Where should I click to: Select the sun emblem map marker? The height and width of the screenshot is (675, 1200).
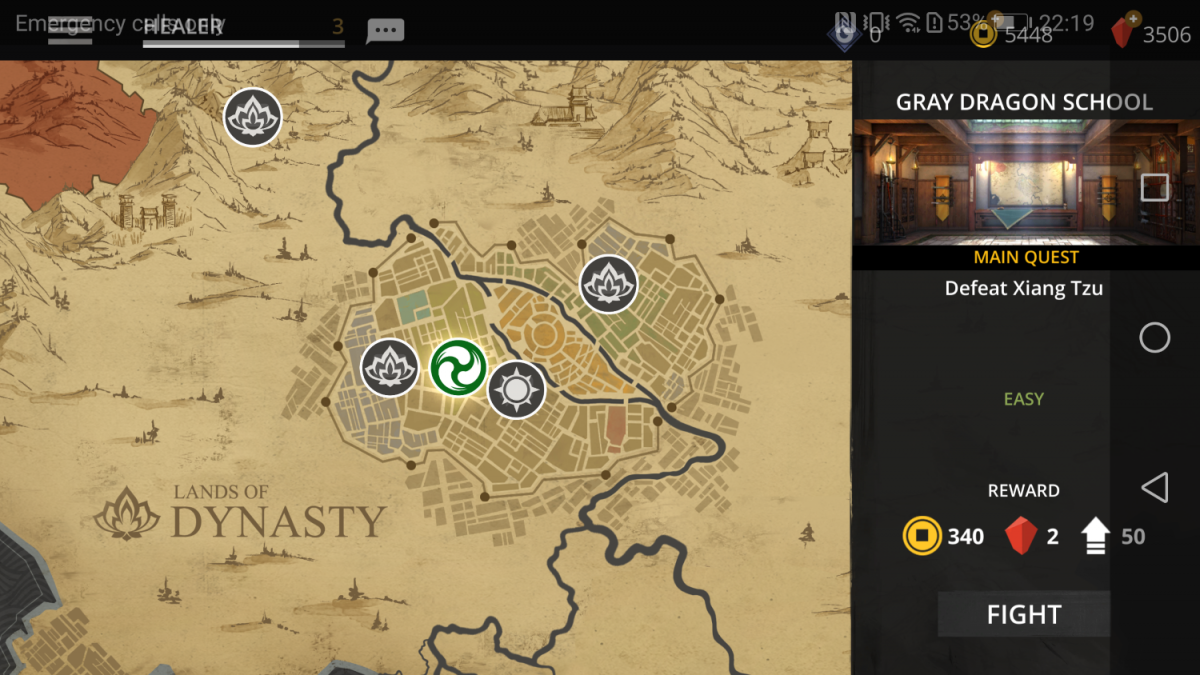point(516,389)
